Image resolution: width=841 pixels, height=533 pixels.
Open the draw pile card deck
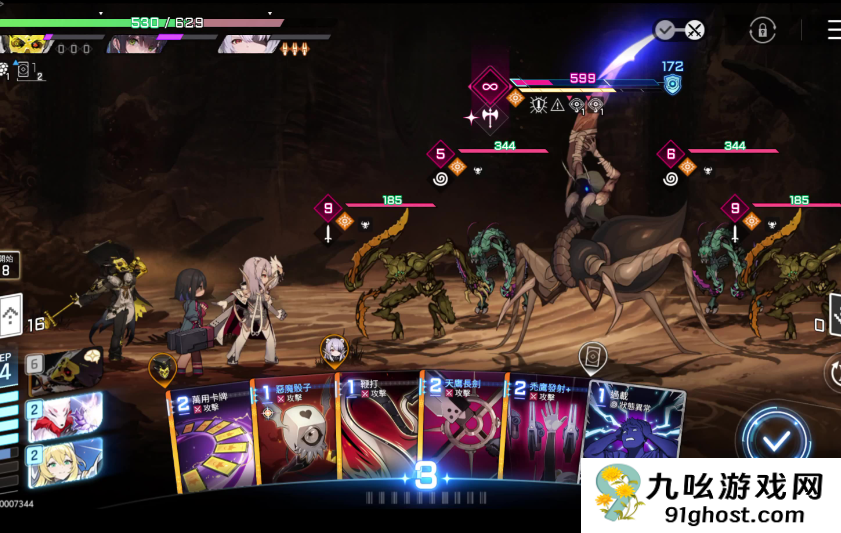[x=10, y=320]
